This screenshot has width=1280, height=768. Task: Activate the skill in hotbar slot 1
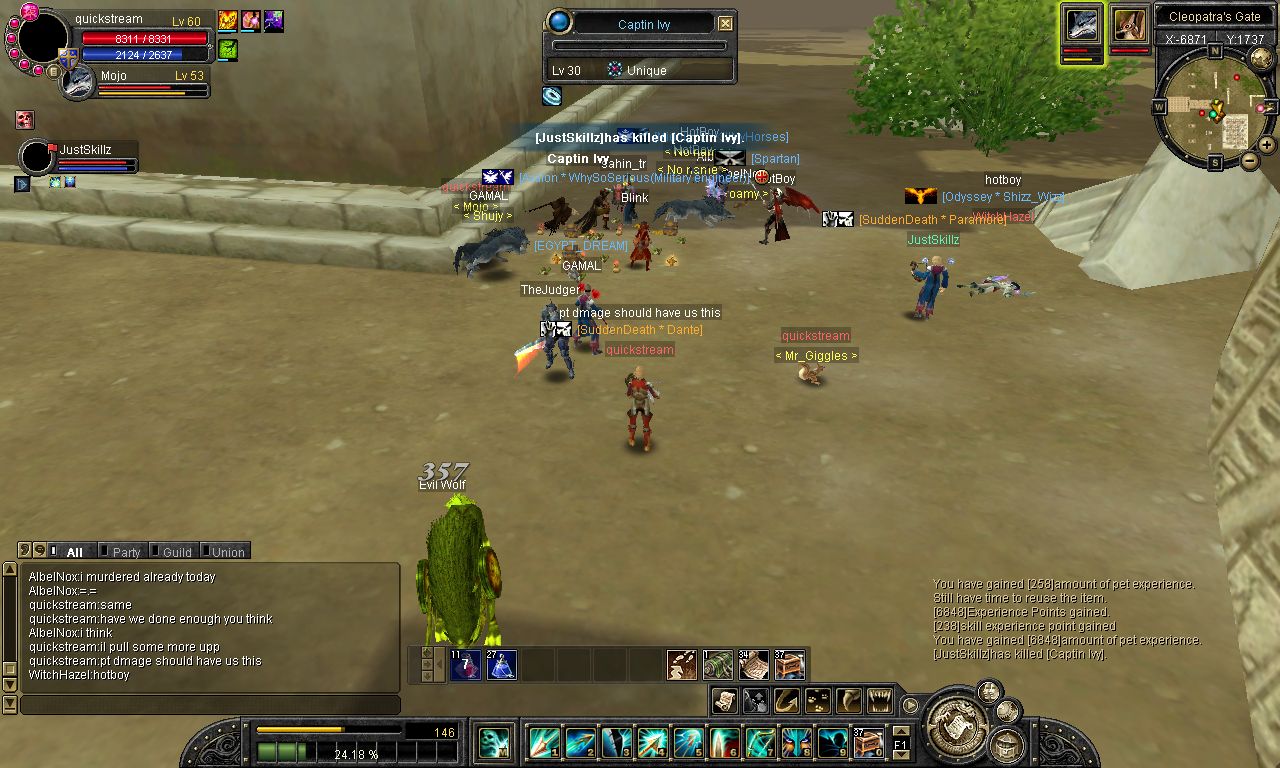pyautogui.click(x=544, y=743)
